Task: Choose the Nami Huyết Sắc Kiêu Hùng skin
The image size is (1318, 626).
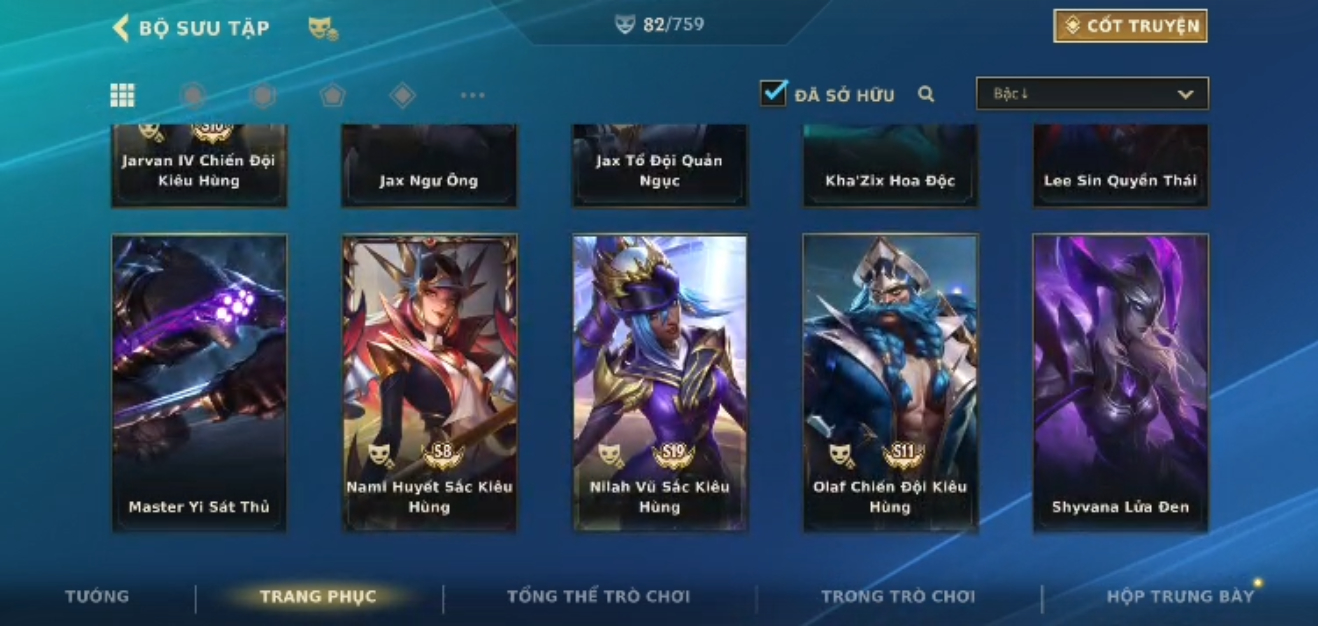Action: pyautogui.click(x=430, y=382)
